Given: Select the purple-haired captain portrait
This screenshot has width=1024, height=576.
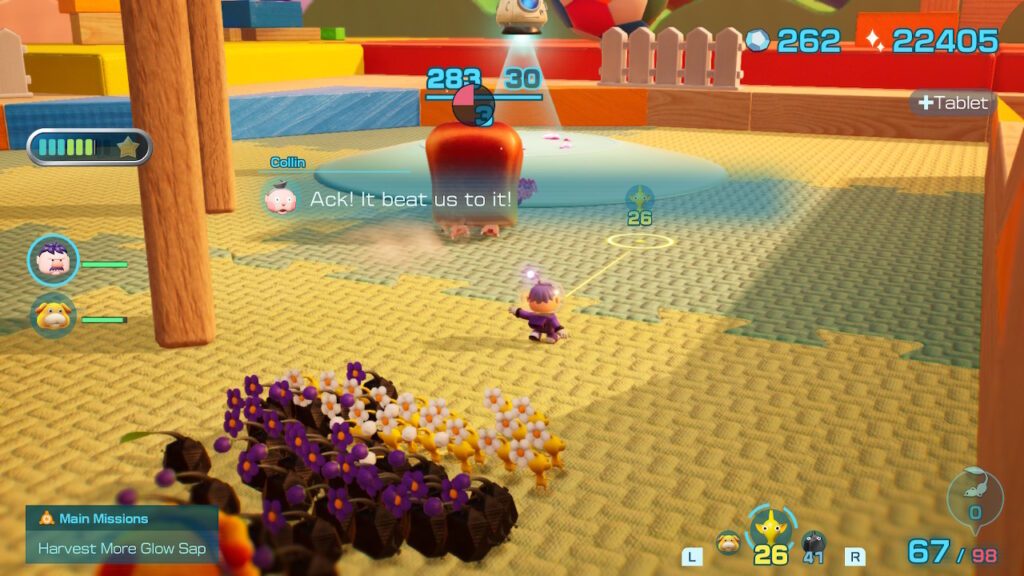Looking at the screenshot, I should [53, 262].
